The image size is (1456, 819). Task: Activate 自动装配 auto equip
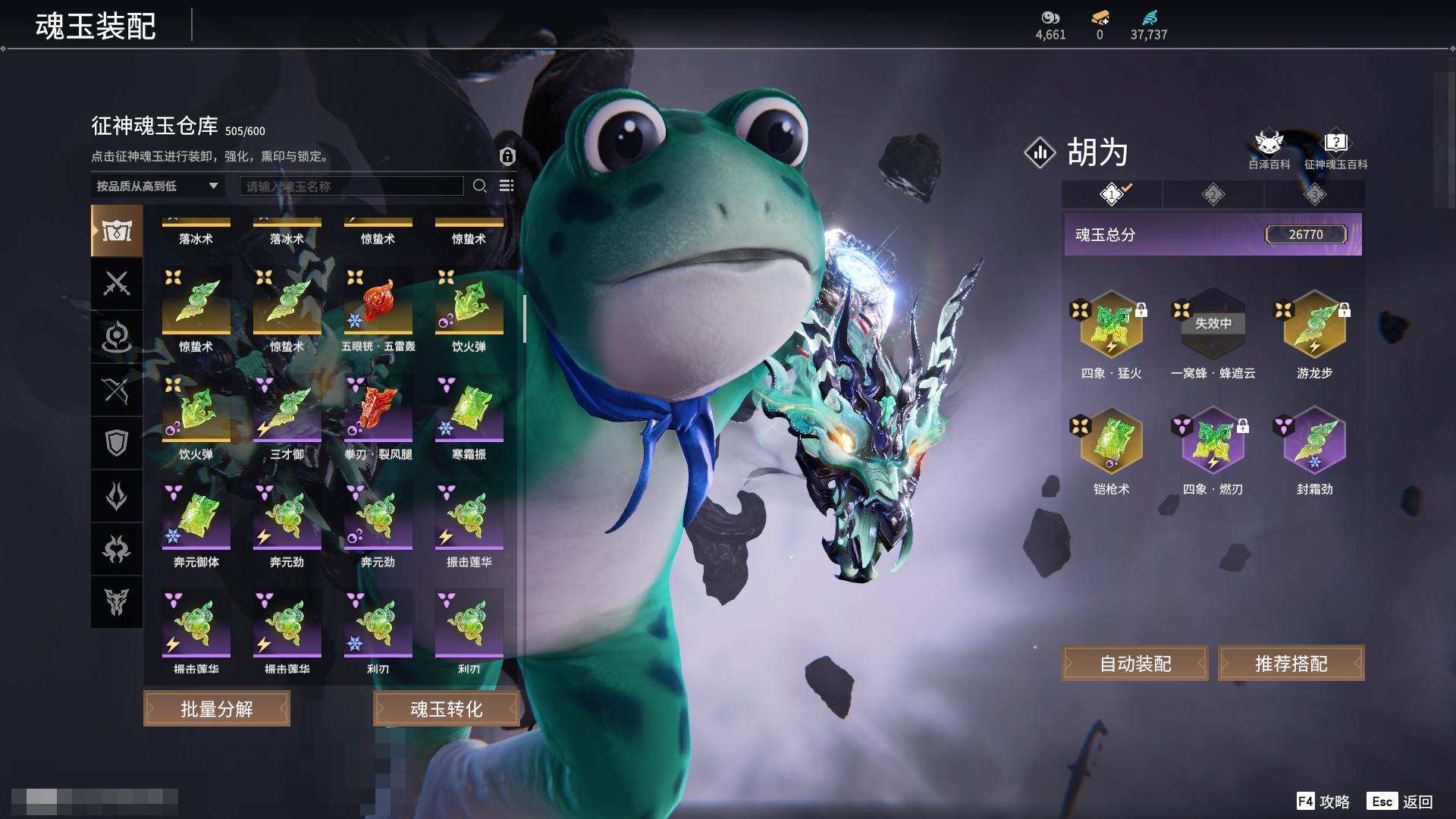(x=1135, y=664)
